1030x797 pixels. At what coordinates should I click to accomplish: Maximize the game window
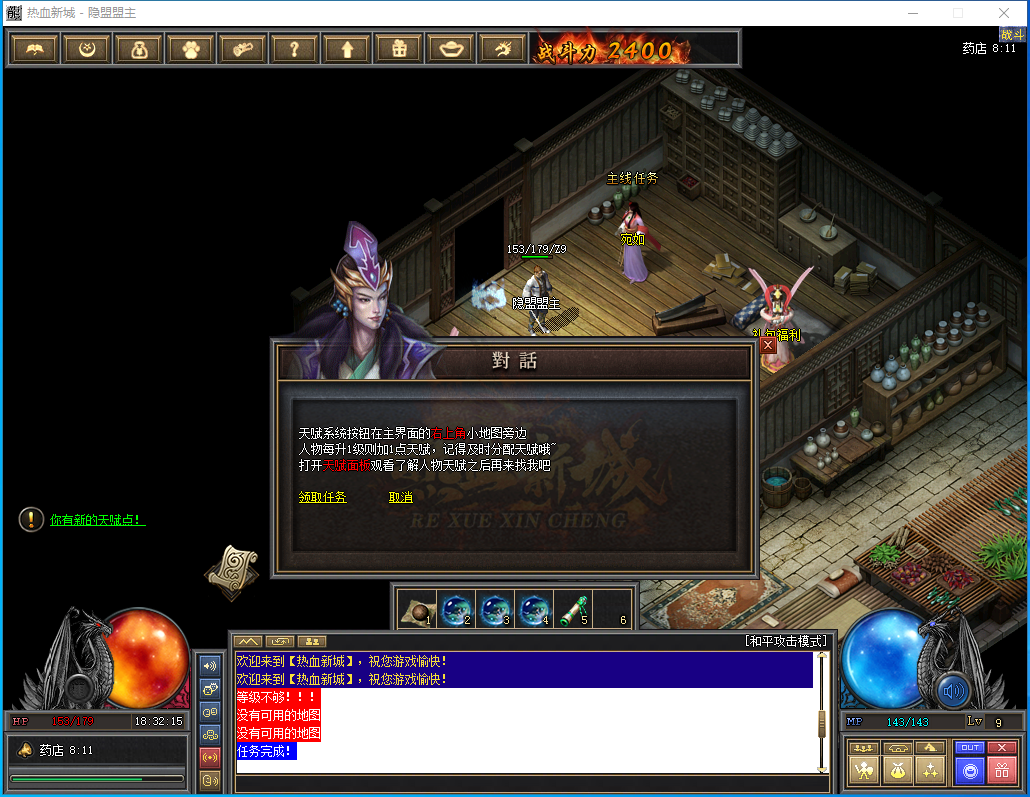[x=958, y=13]
